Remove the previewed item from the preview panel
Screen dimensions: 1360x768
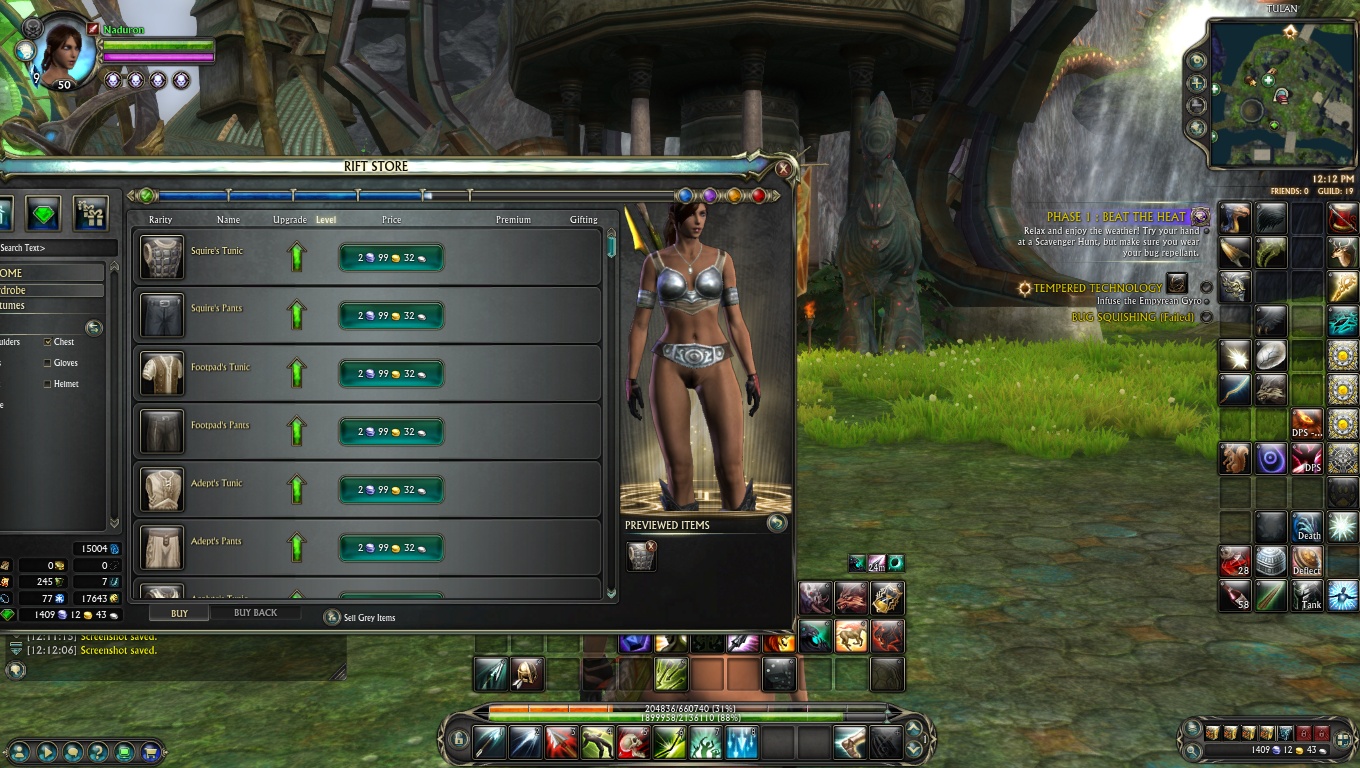651,546
